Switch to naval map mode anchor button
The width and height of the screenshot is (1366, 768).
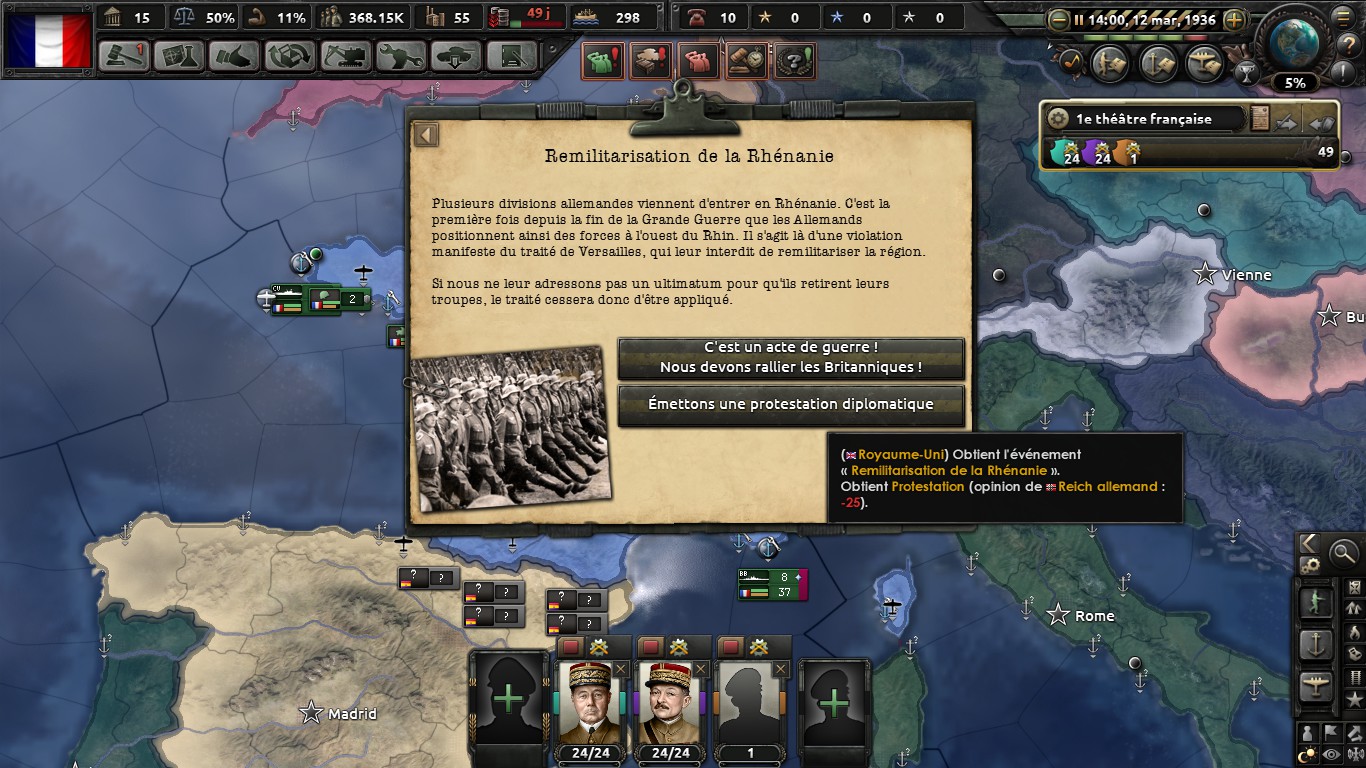pos(1315,644)
